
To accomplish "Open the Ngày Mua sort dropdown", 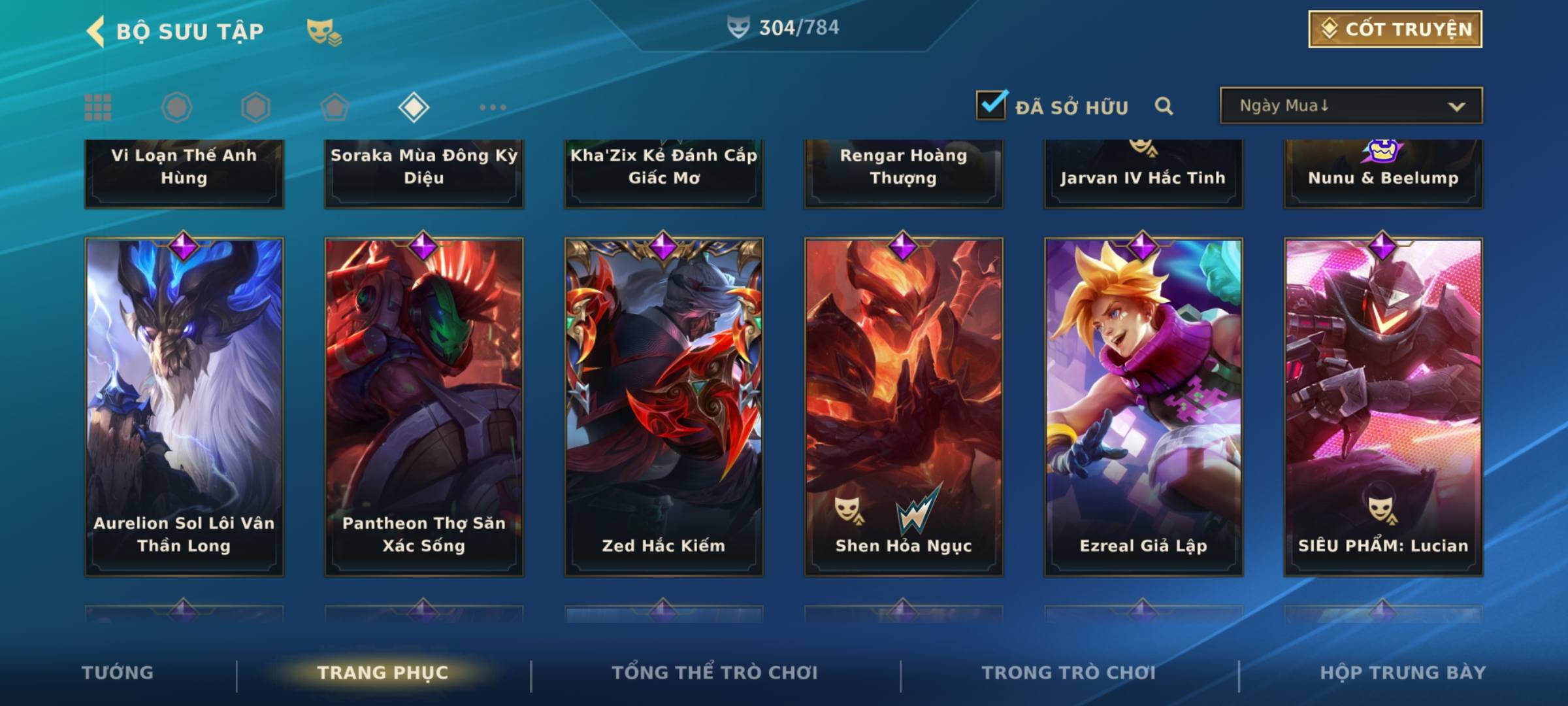I will click(x=1350, y=105).
